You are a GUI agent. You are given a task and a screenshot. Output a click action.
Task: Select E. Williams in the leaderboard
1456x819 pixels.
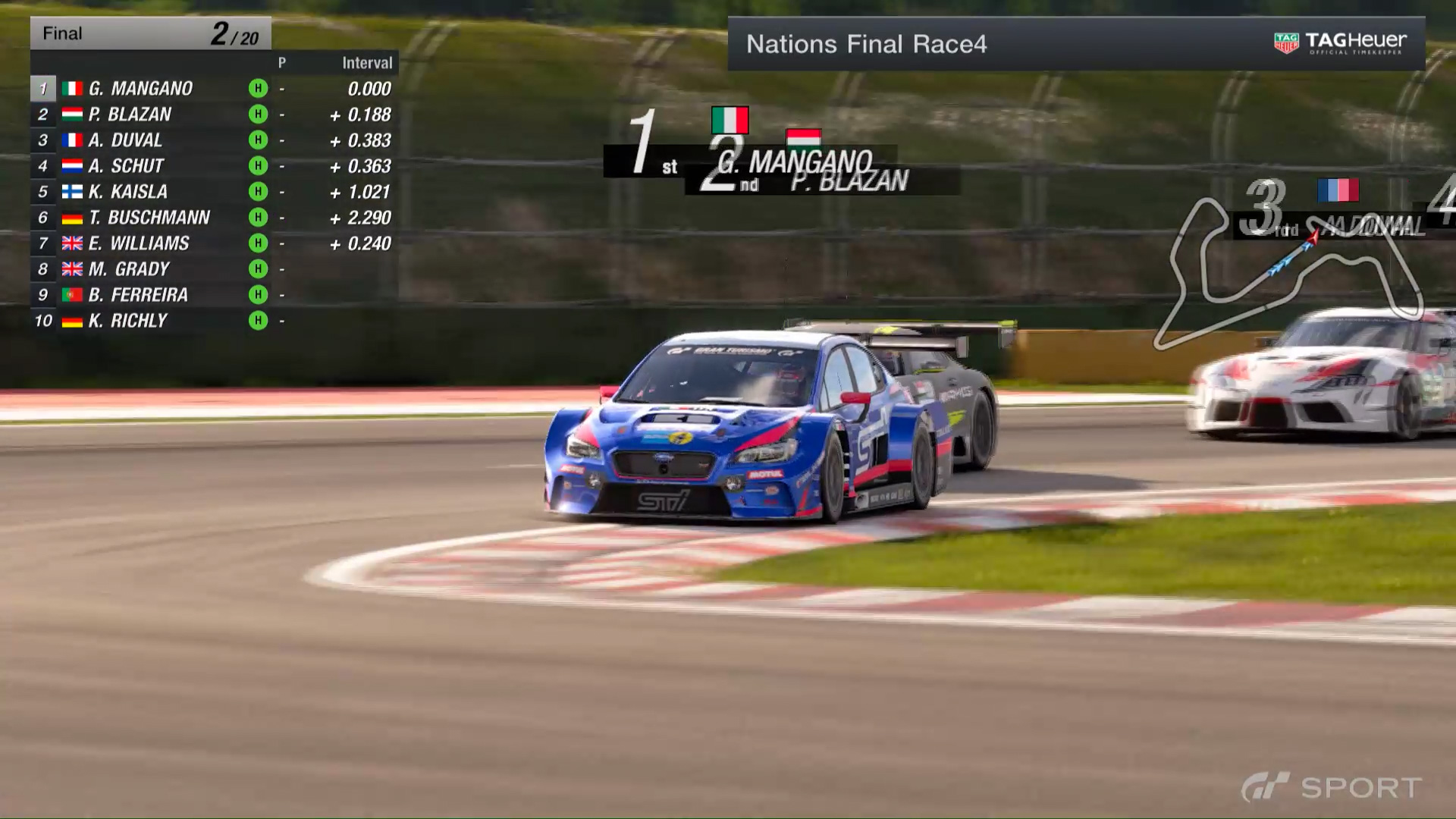pos(139,243)
